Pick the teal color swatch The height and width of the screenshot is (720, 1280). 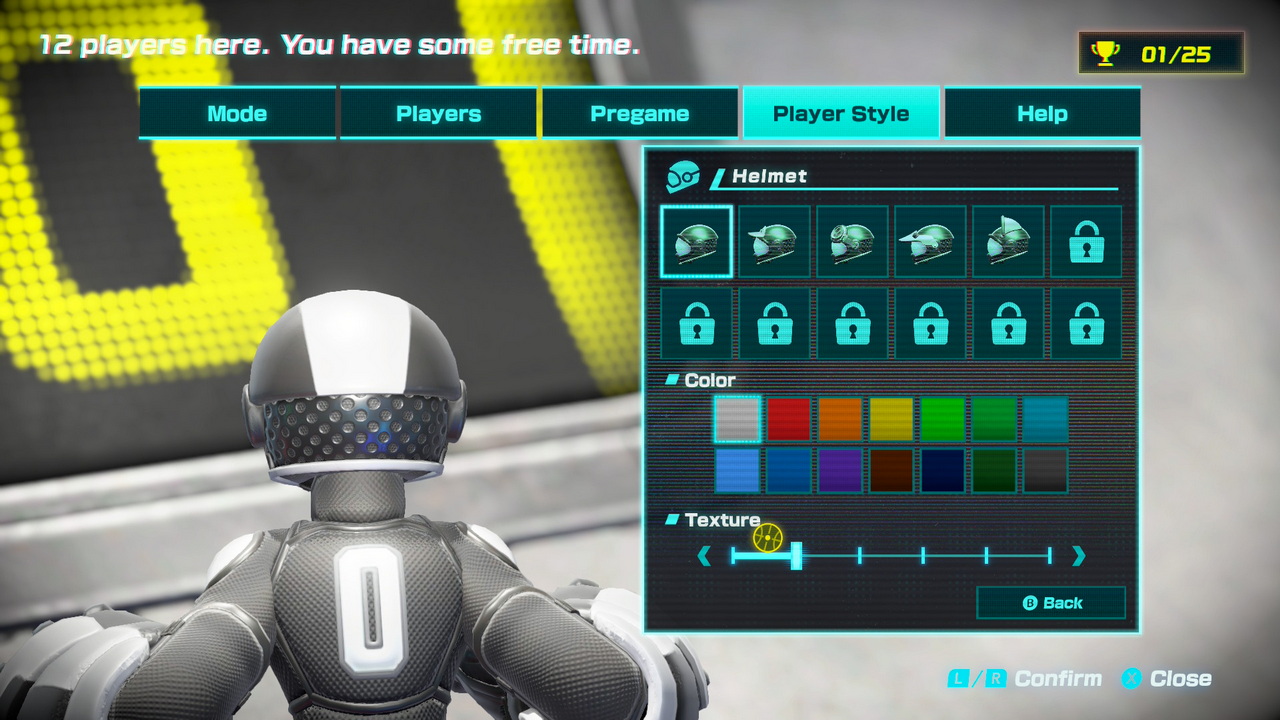1045,419
